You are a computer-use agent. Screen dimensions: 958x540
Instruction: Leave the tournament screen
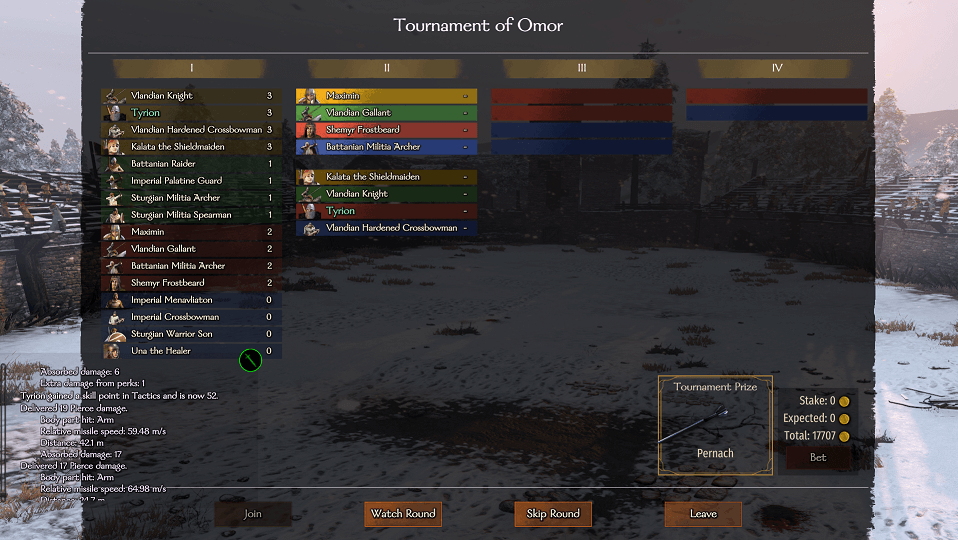click(x=703, y=514)
